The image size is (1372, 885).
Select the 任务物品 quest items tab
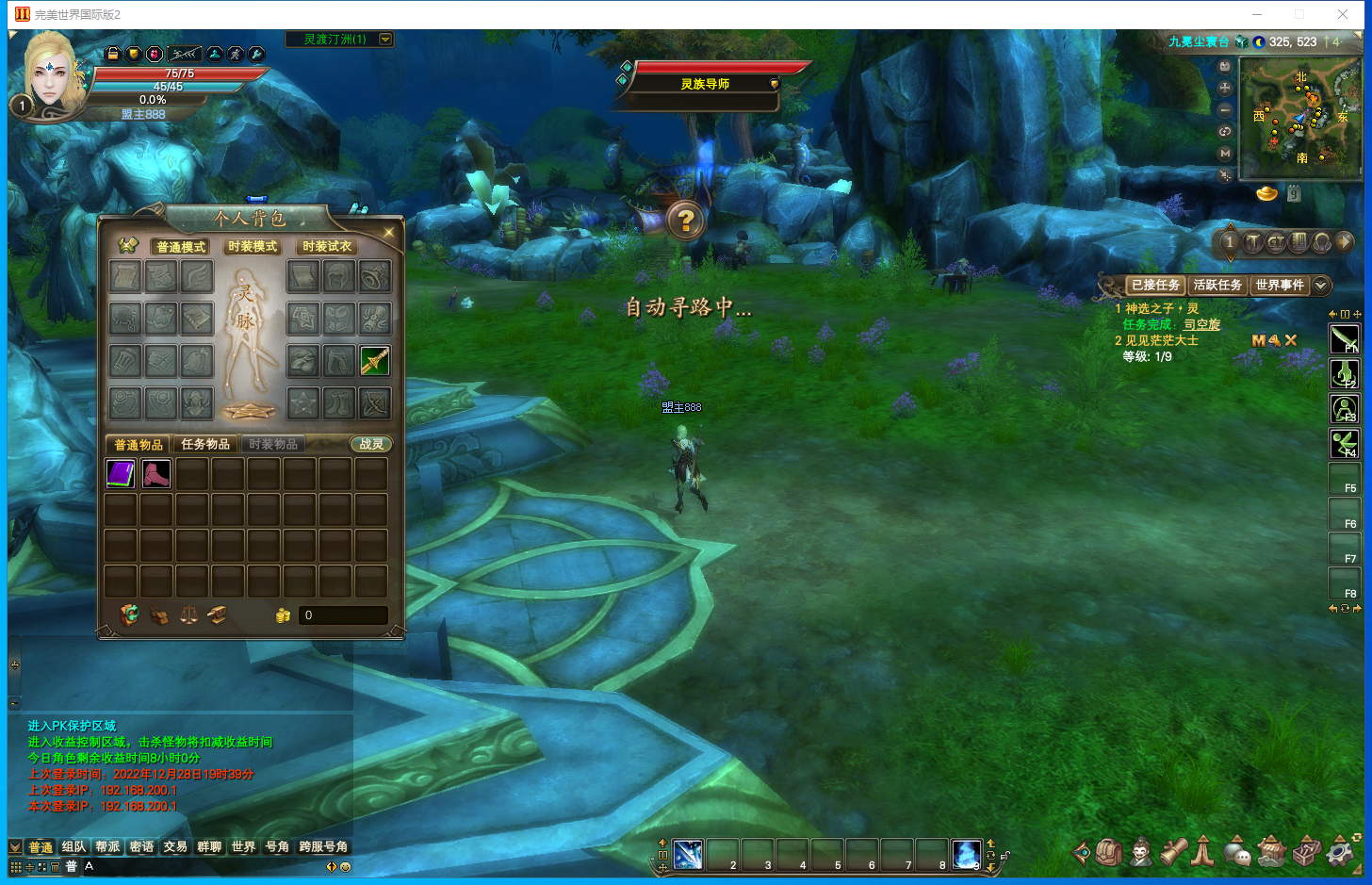[x=205, y=444]
